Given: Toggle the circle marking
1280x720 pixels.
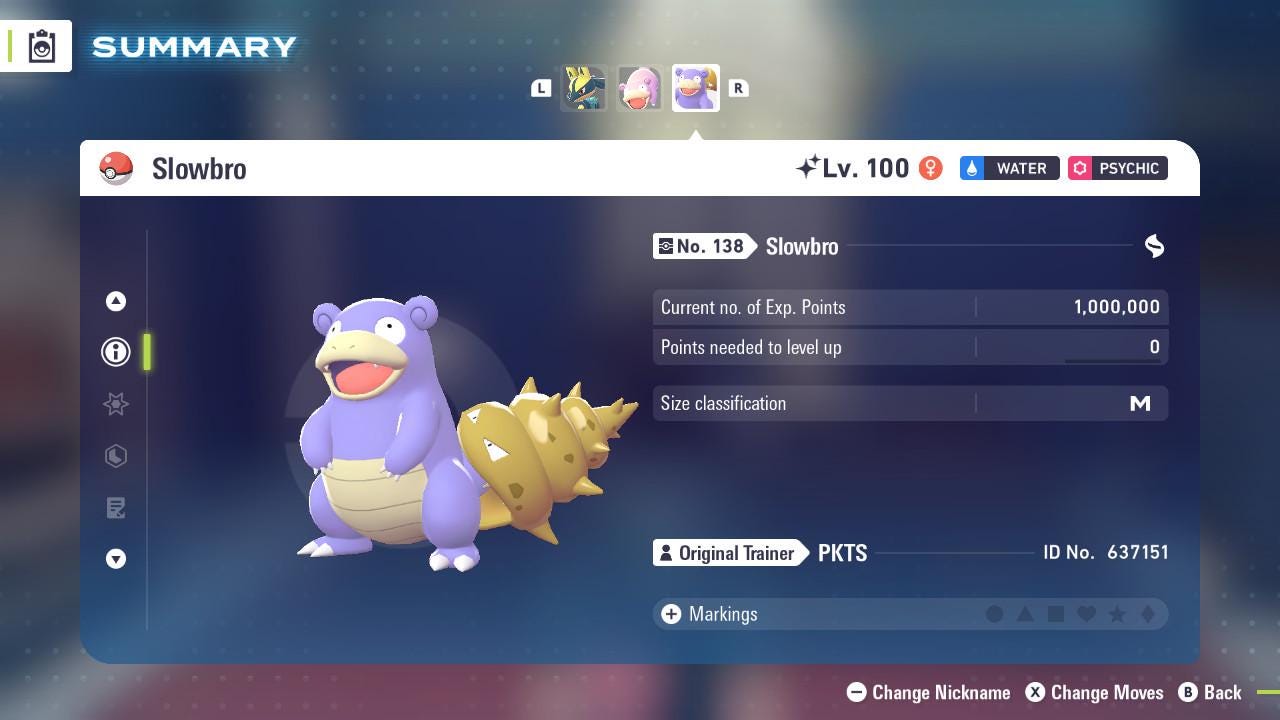Looking at the screenshot, I should [995, 614].
